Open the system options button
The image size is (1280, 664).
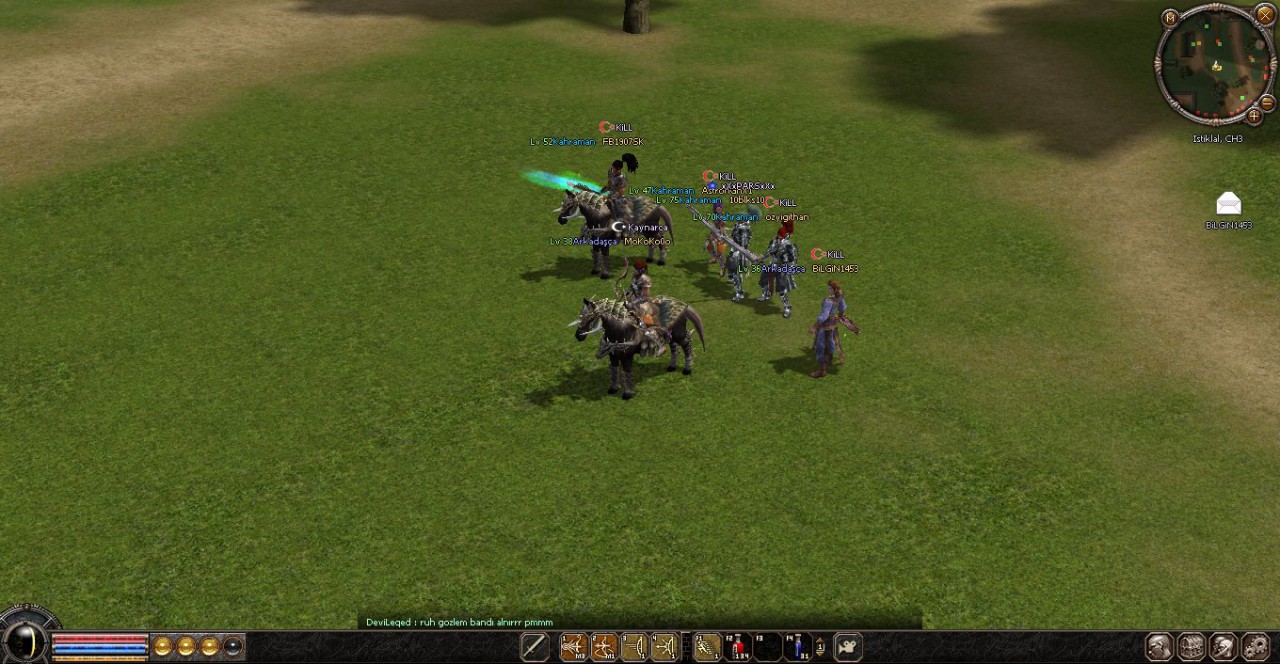tap(1255, 647)
